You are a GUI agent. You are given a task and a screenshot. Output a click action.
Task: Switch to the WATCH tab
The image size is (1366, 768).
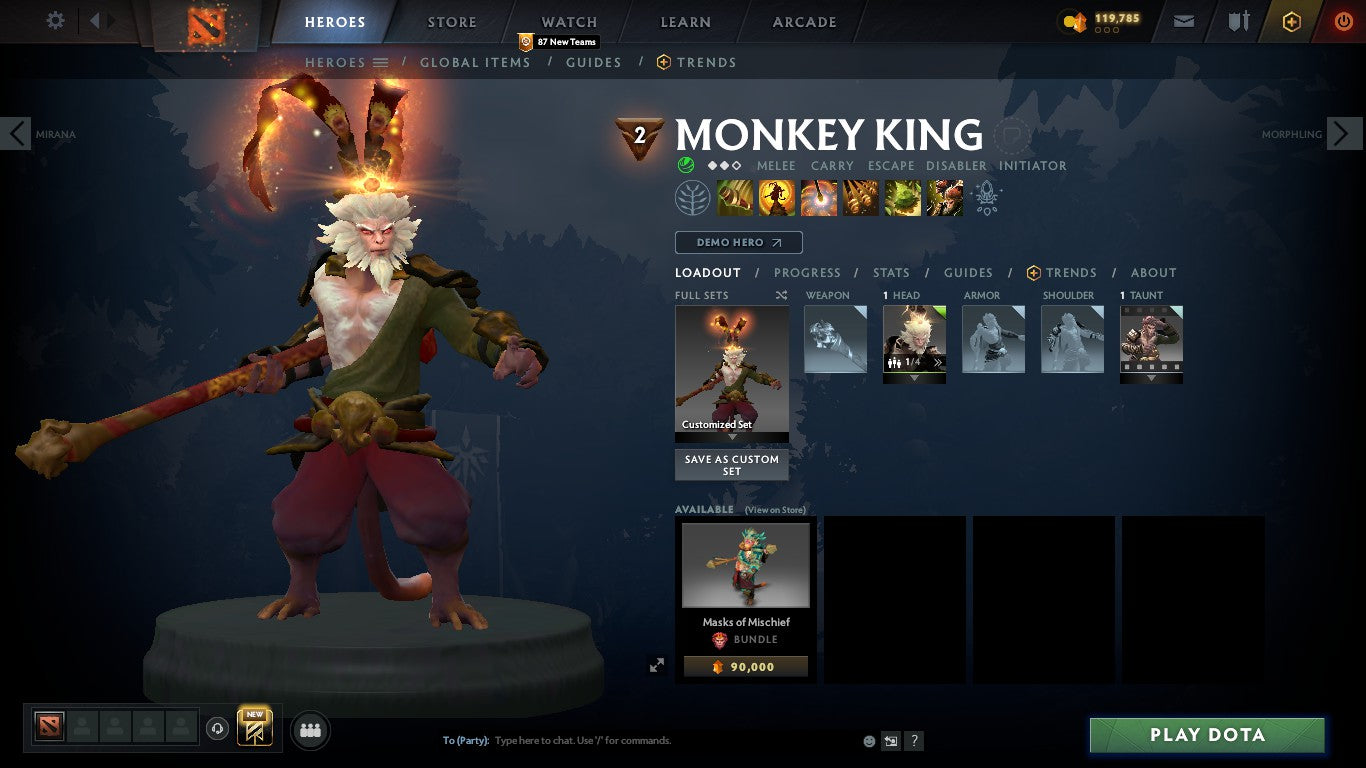point(568,21)
